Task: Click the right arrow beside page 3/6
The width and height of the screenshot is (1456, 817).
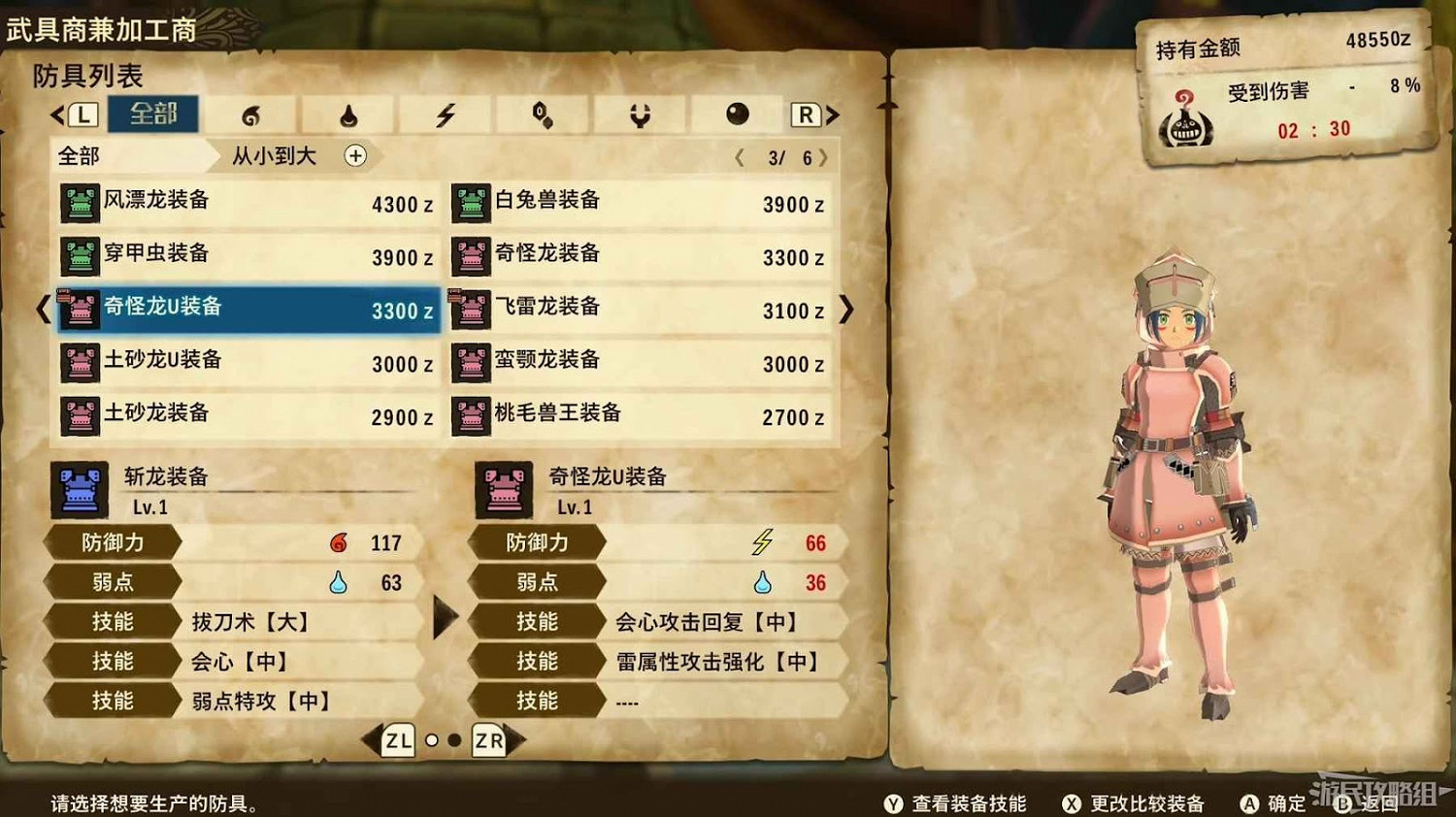Action: tap(823, 156)
